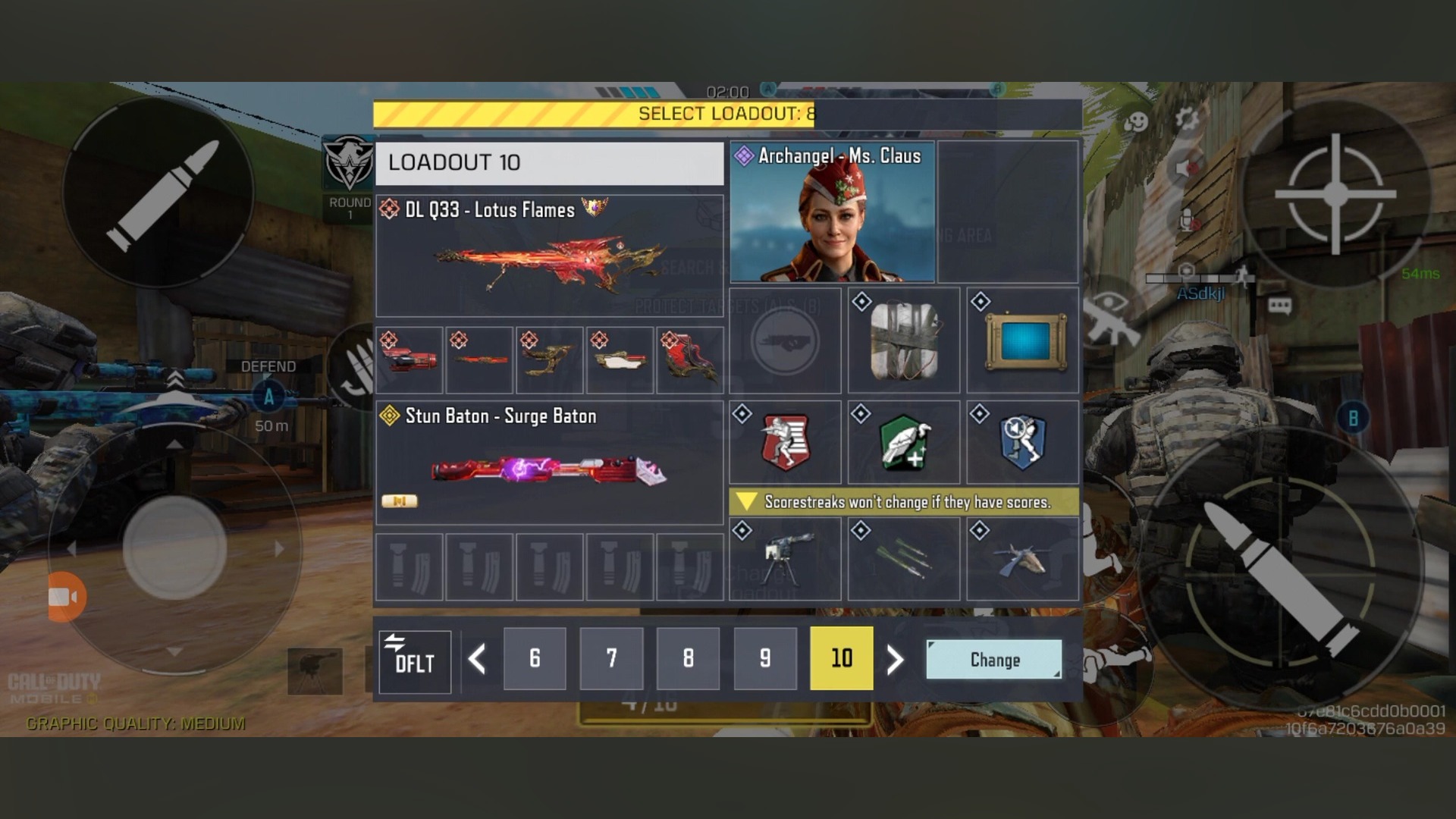The height and width of the screenshot is (819, 1456).
Task: Toggle the DFLT default loadout button
Action: tap(414, 661)
